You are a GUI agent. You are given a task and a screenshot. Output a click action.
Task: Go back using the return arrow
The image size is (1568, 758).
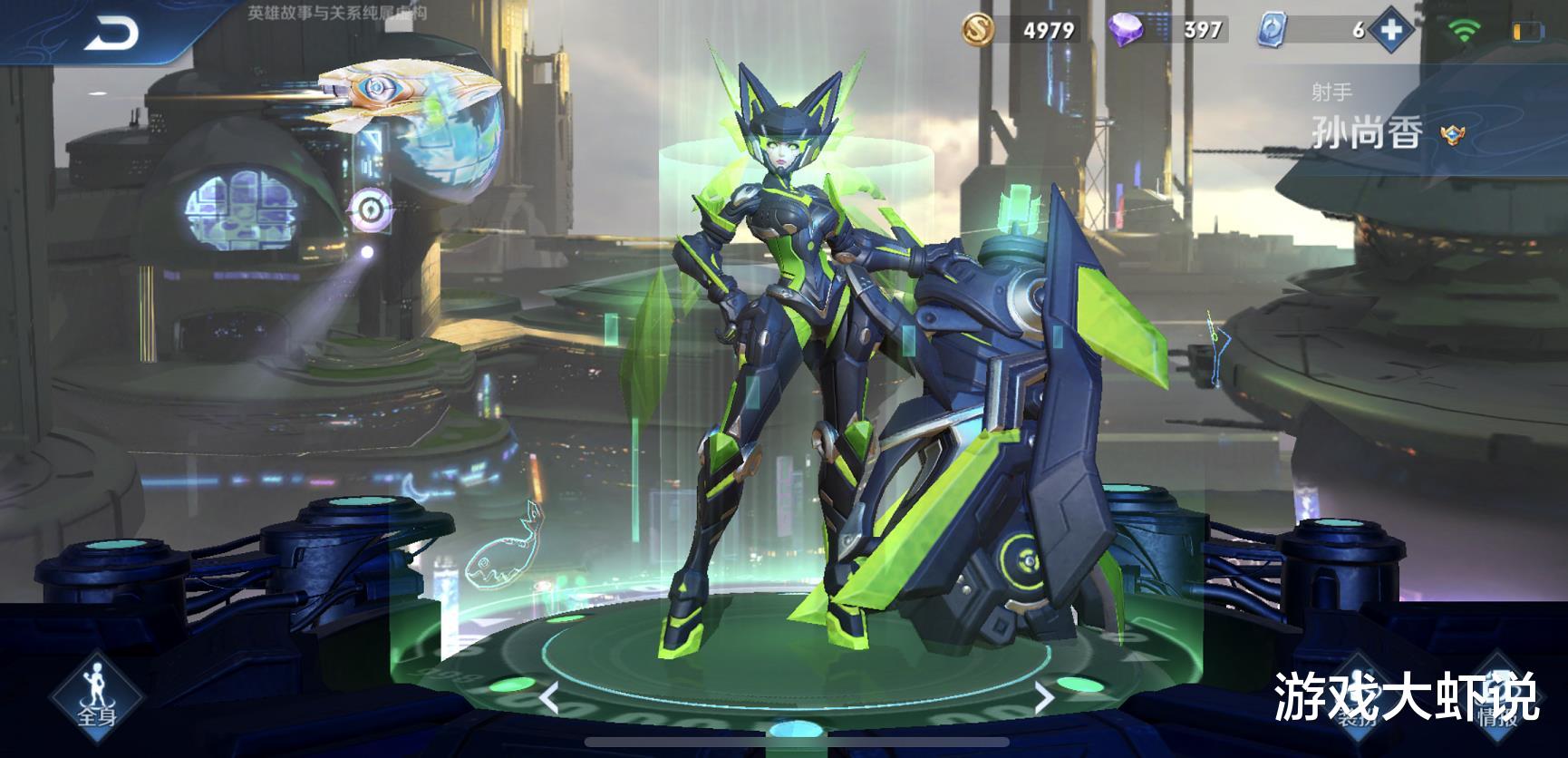click(112, 34)
